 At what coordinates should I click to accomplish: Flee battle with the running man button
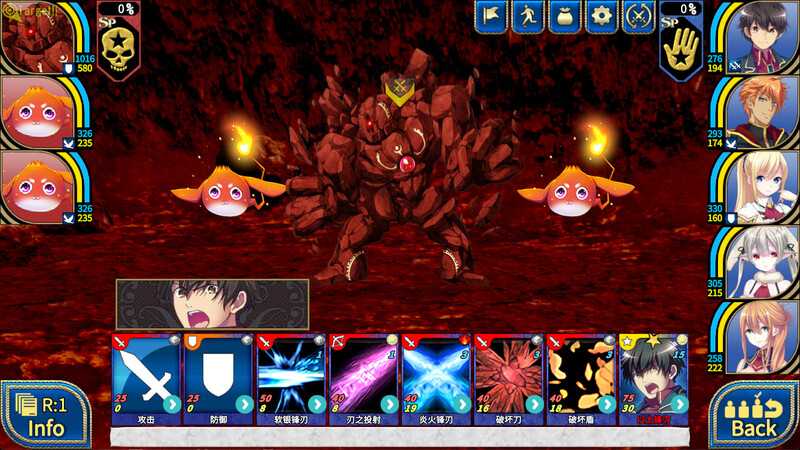click(x=529, y=16)
